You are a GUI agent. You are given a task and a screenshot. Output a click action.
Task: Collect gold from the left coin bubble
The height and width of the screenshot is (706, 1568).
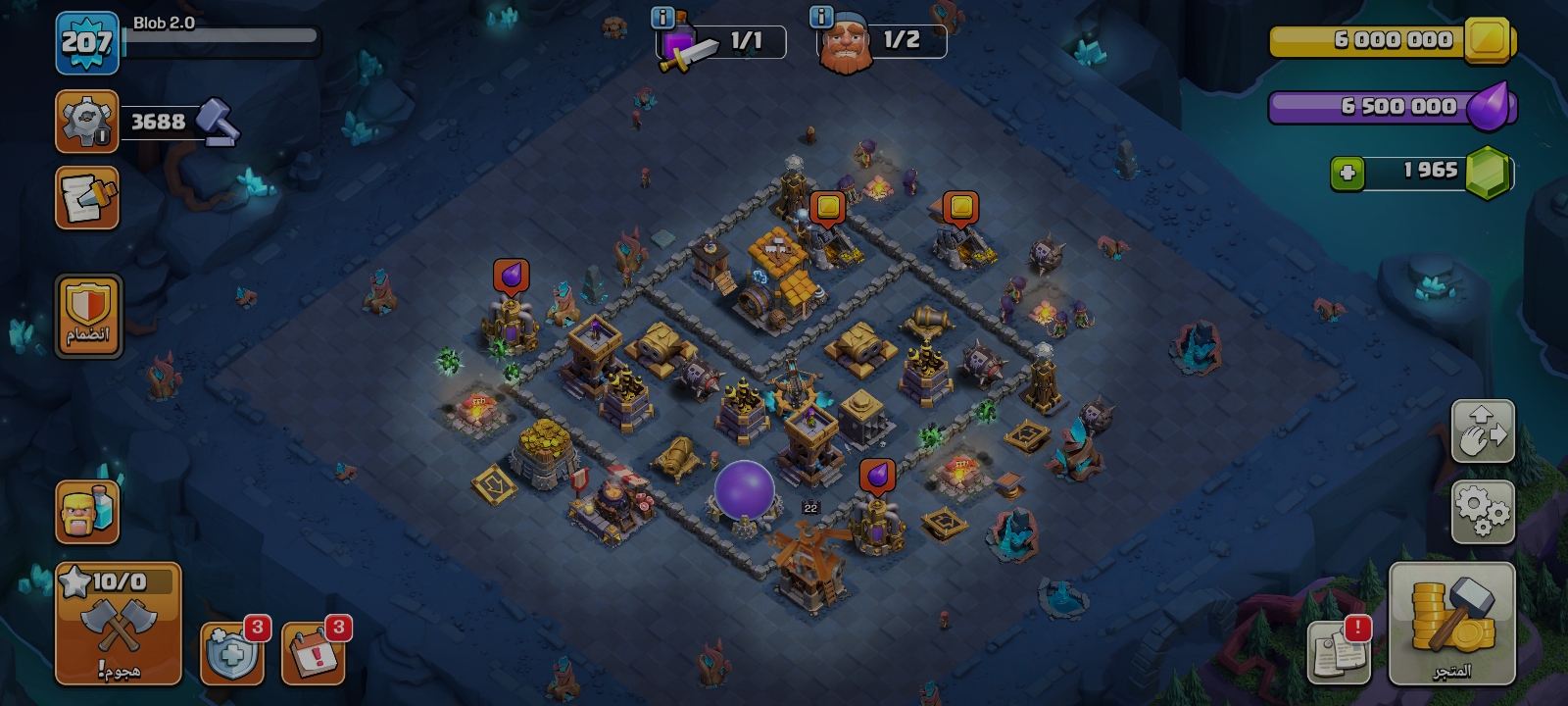tap(828, 208)
